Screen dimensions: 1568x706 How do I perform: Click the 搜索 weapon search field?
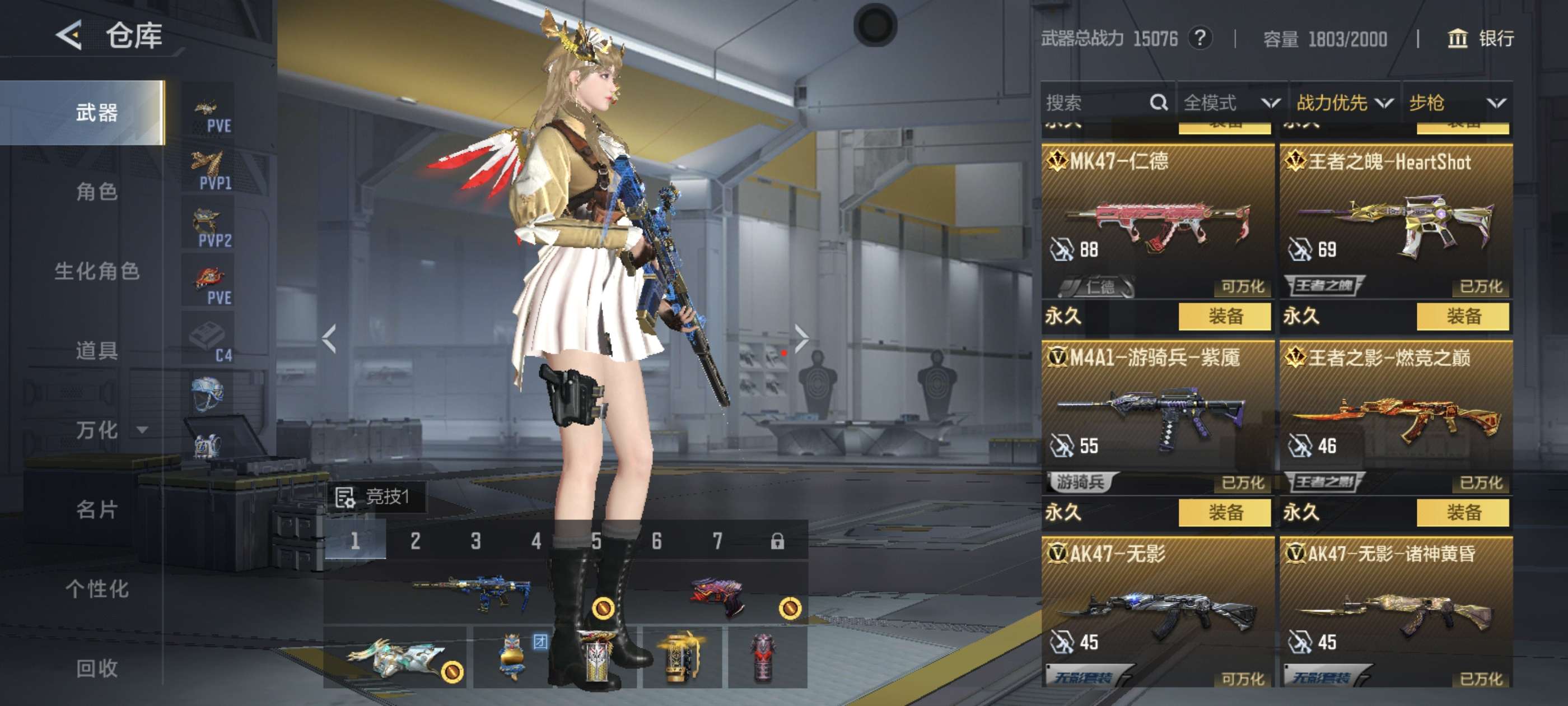point(1096,103)
